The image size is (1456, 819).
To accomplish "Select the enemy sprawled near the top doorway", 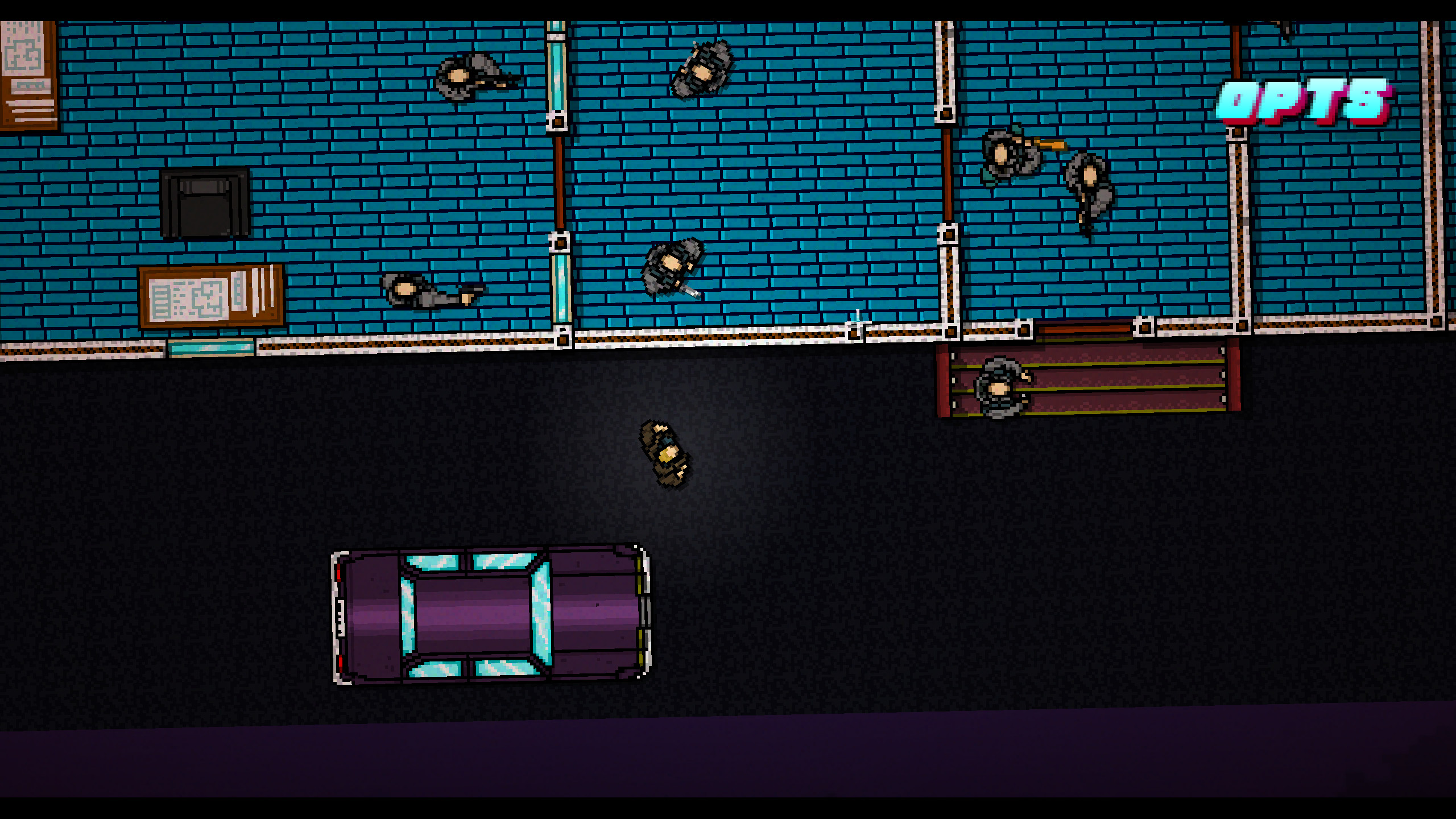I will click(702, 68).
